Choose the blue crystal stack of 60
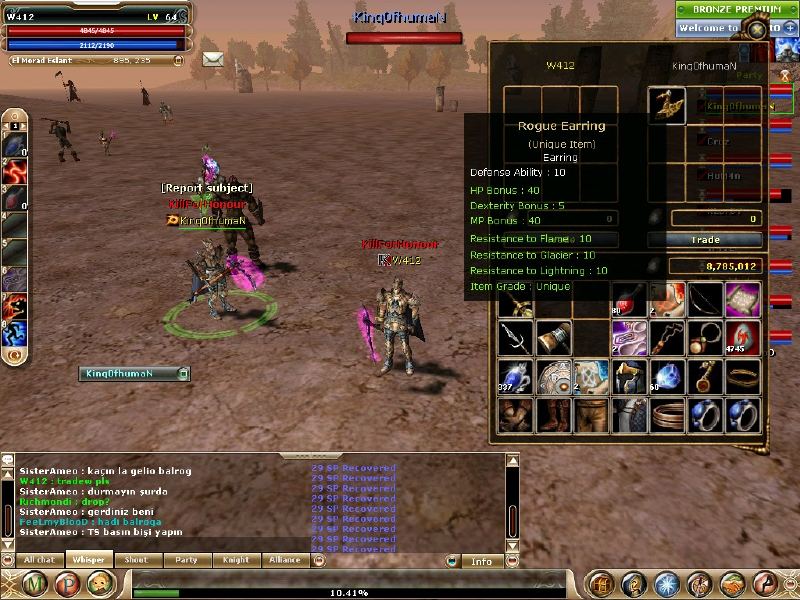 click(x=667, y=378)
